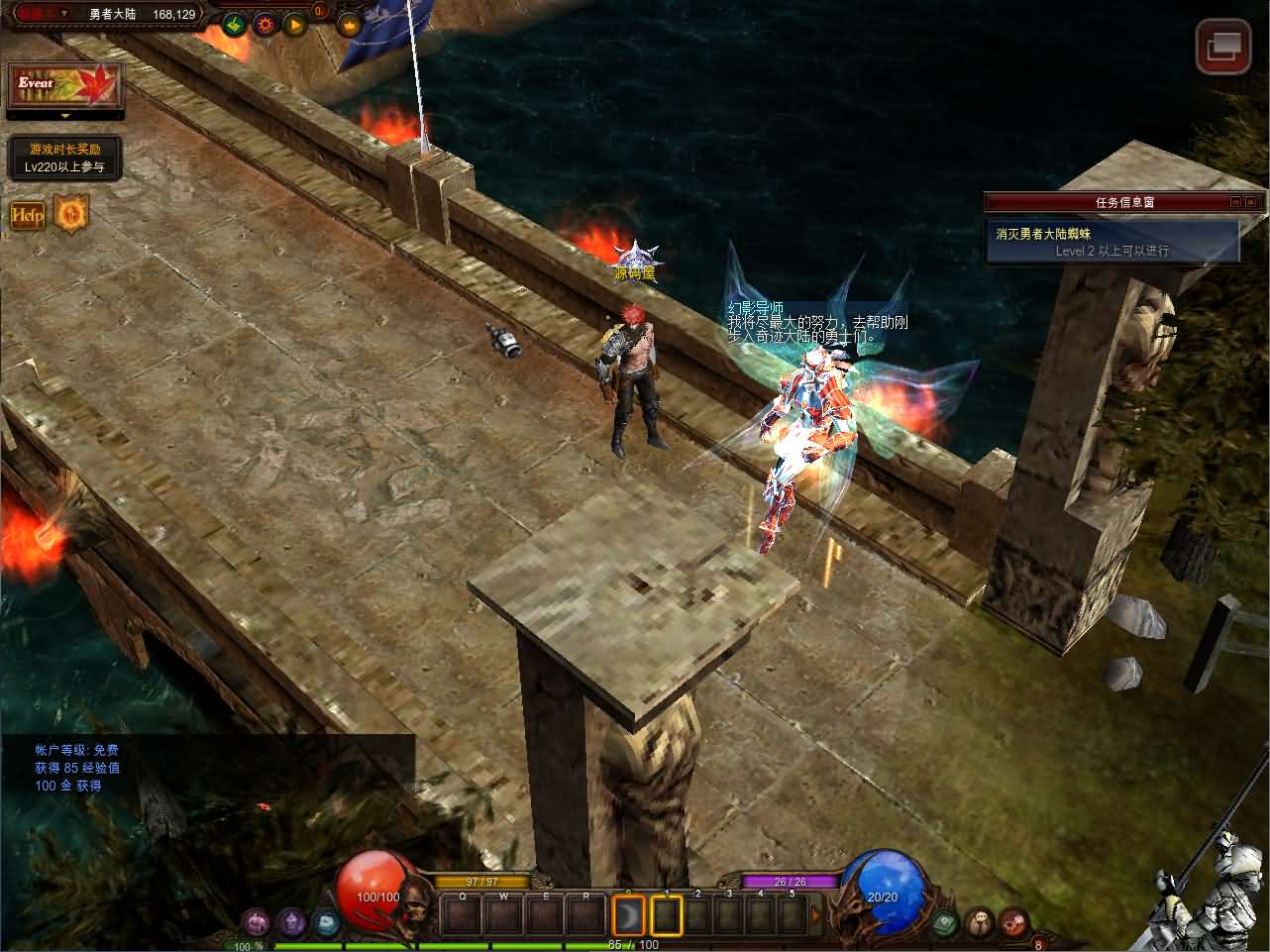Screen dimensions: 1270x952
Task: Click the yellow play arrow icon
Action: click(294, 23)
